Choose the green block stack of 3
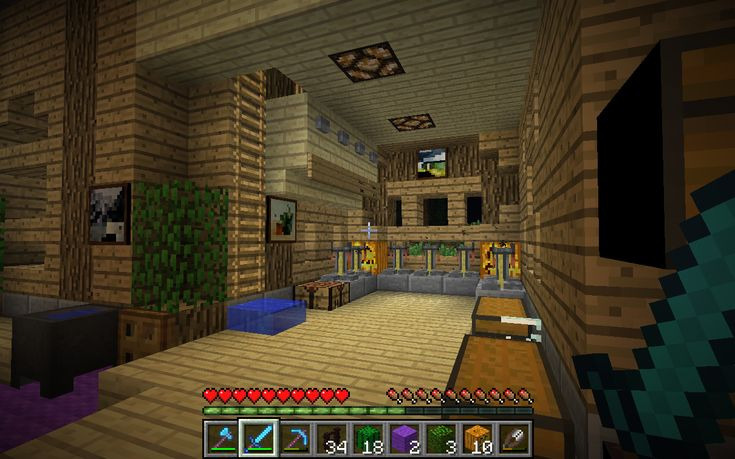This screenshot has width=735, height=459. (439, 437)
